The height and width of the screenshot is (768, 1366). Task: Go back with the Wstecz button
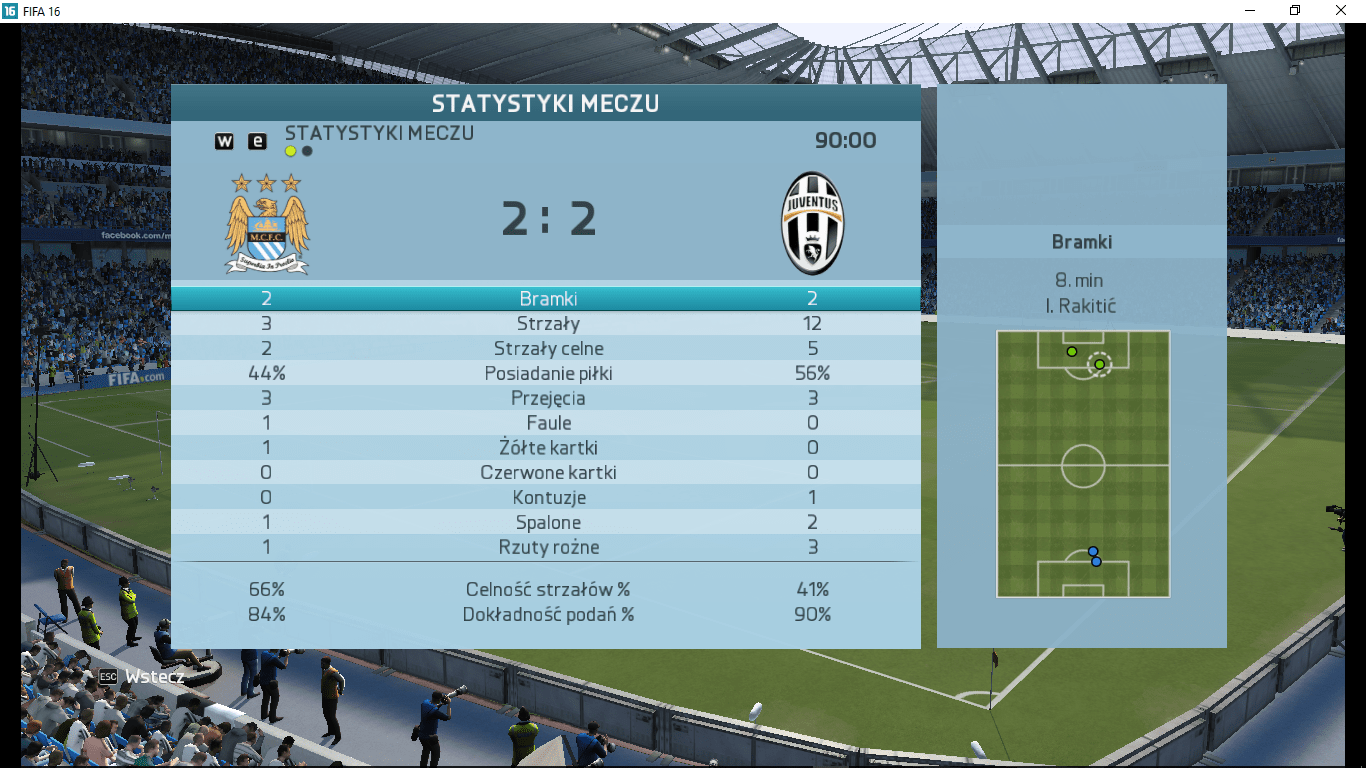point(142,677)
